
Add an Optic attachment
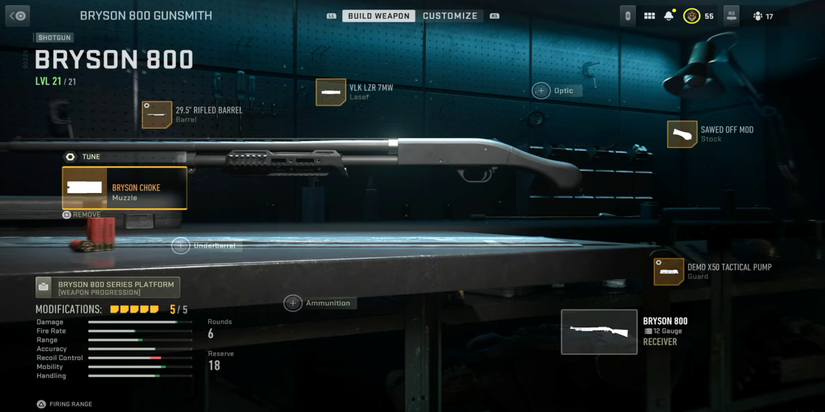point(556,91)
